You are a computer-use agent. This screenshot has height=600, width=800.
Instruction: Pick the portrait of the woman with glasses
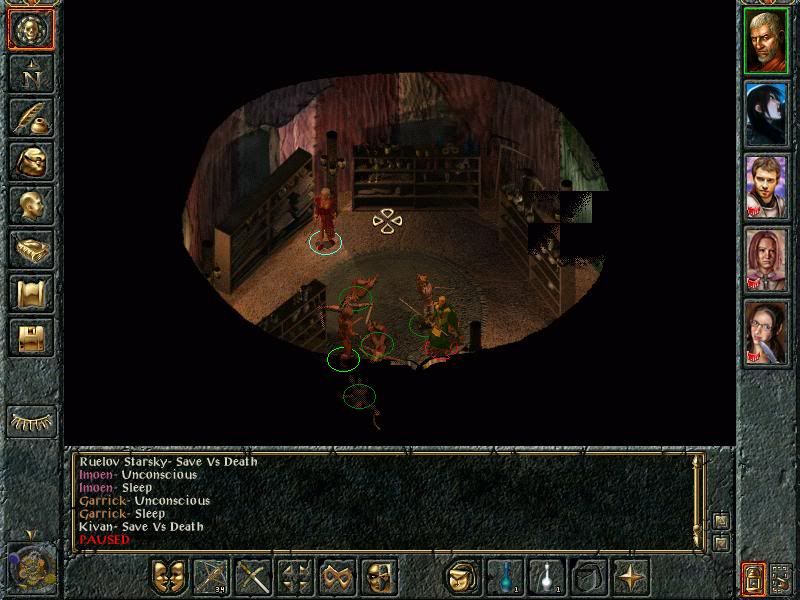767,330
